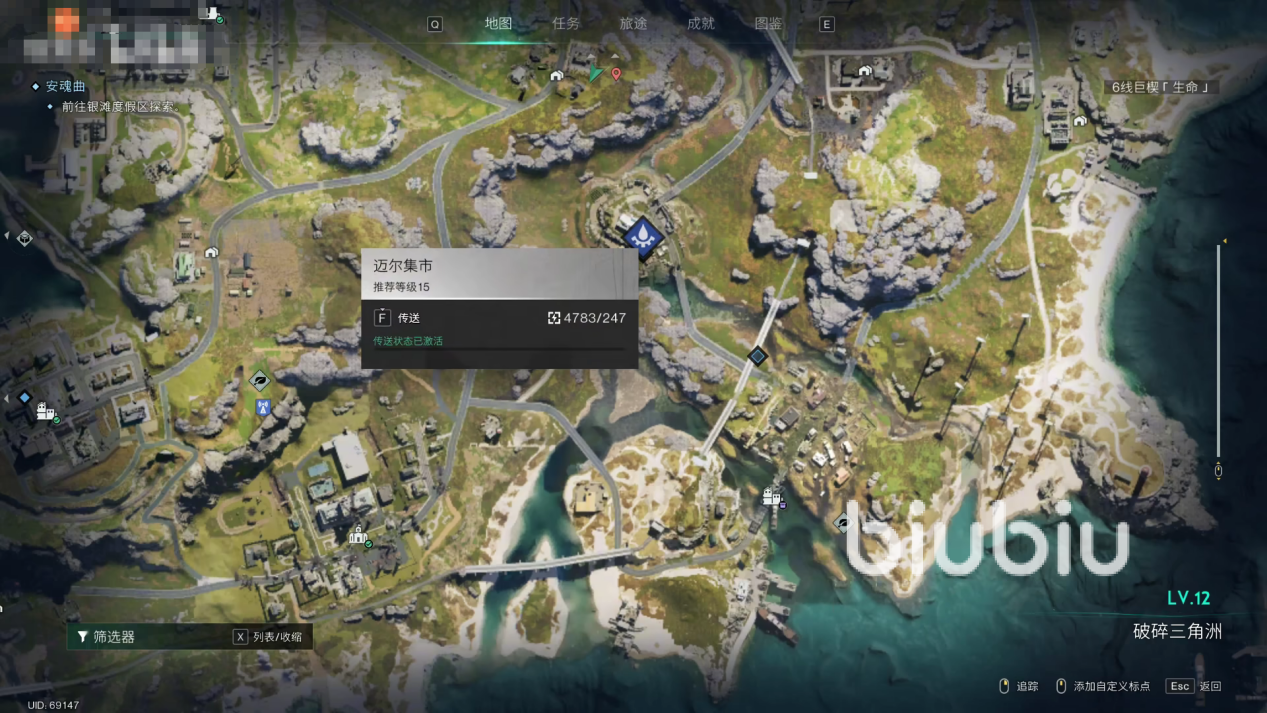Click the blue signal tower marker

coord(263,407)
